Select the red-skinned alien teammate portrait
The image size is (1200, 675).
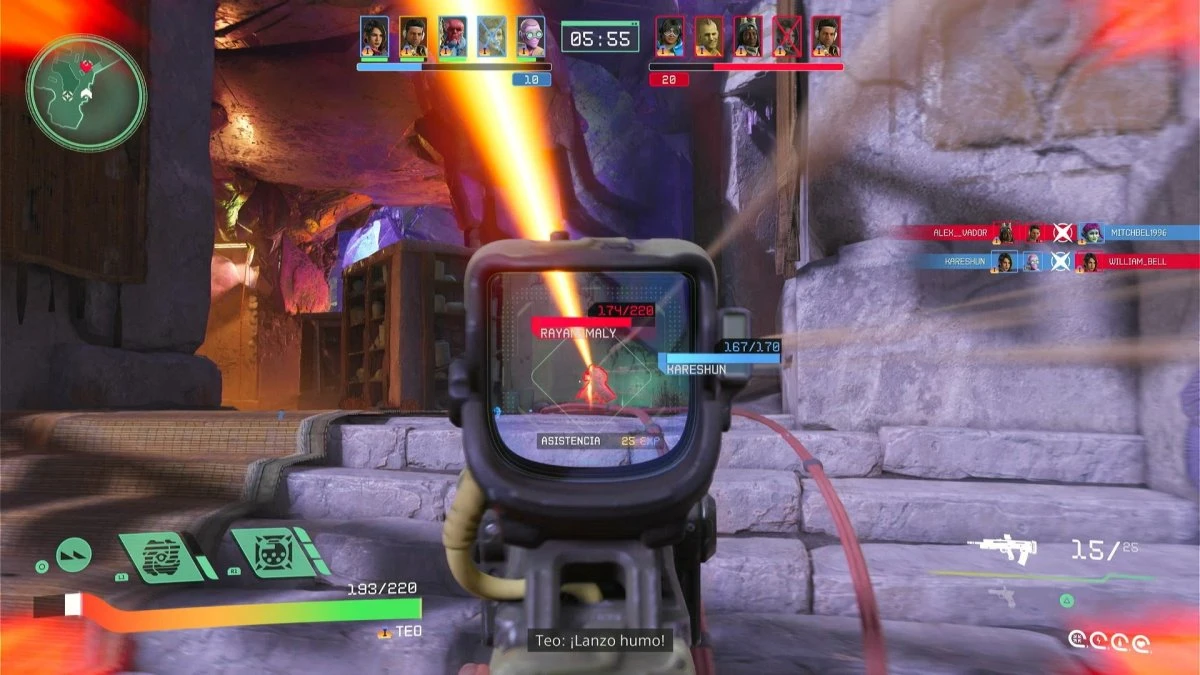[x=452, y=37]
